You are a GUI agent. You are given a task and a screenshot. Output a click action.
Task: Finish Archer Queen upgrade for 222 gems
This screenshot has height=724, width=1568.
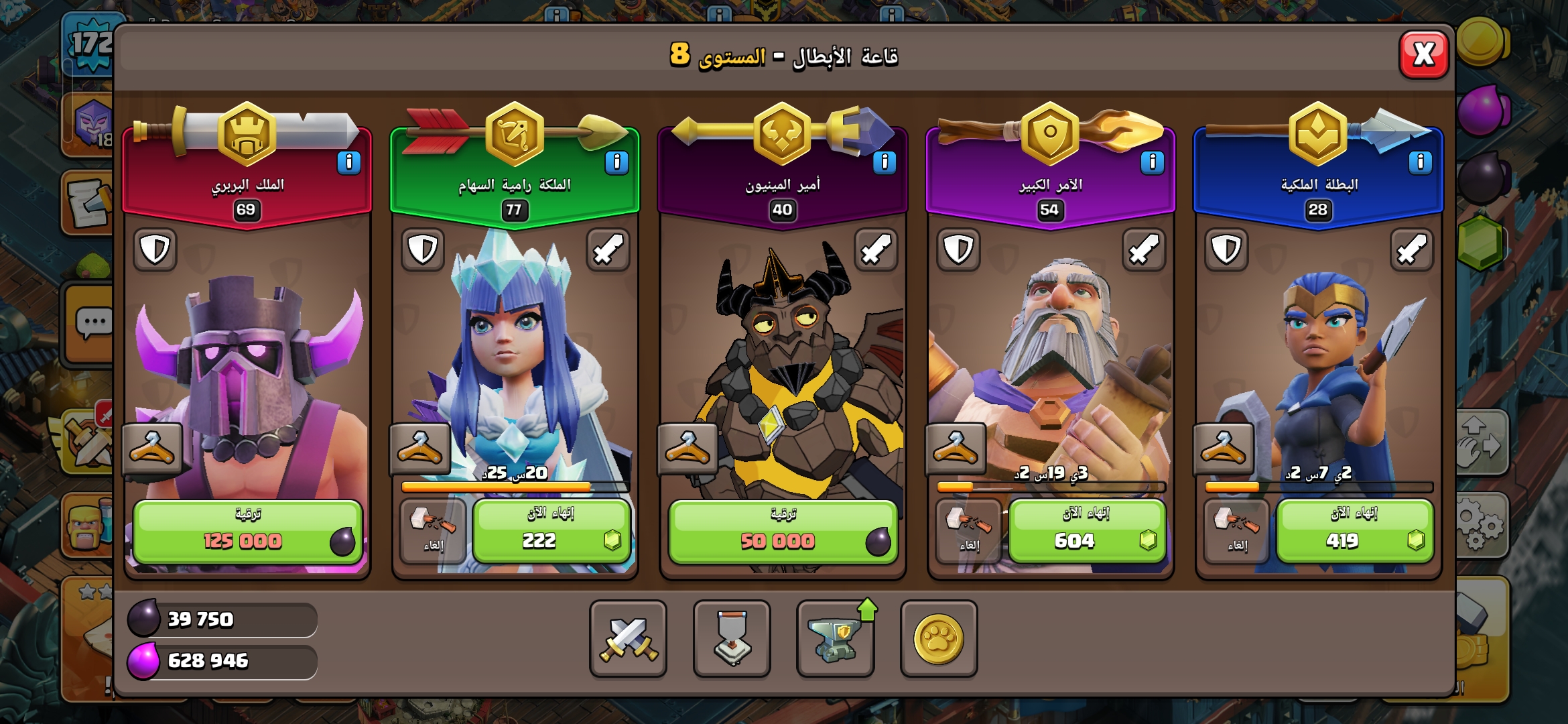click(551, 532)
